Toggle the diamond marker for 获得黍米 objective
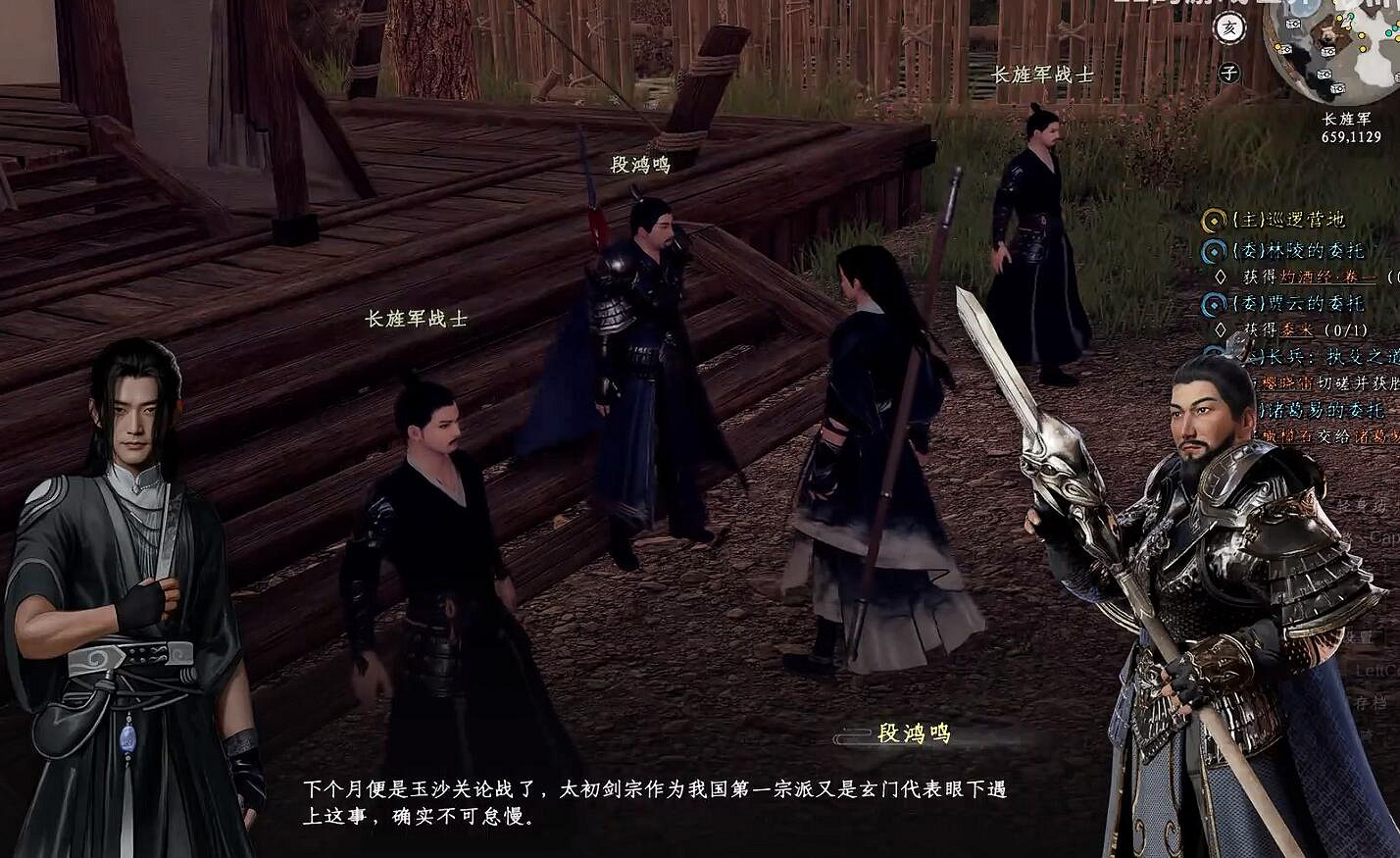 (x=1221, y=328)
